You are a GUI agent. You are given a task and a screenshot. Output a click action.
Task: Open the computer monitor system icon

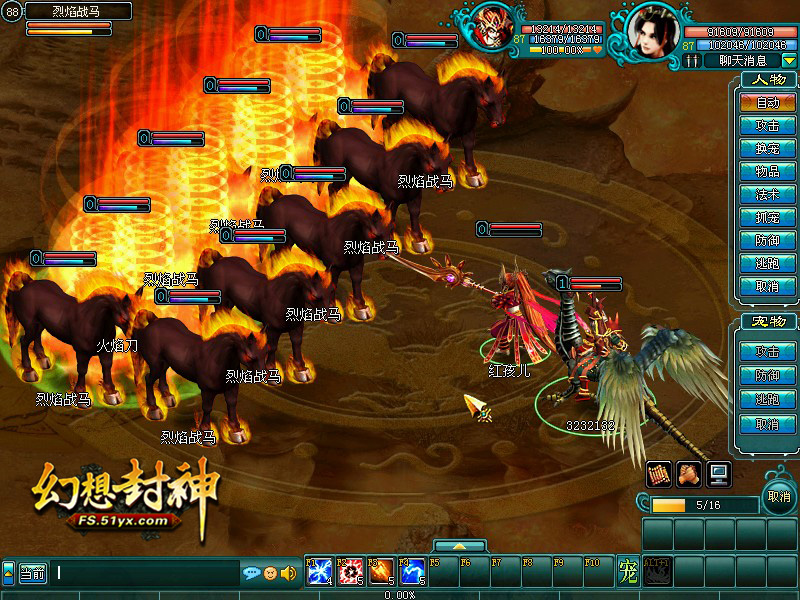point(717,473)
